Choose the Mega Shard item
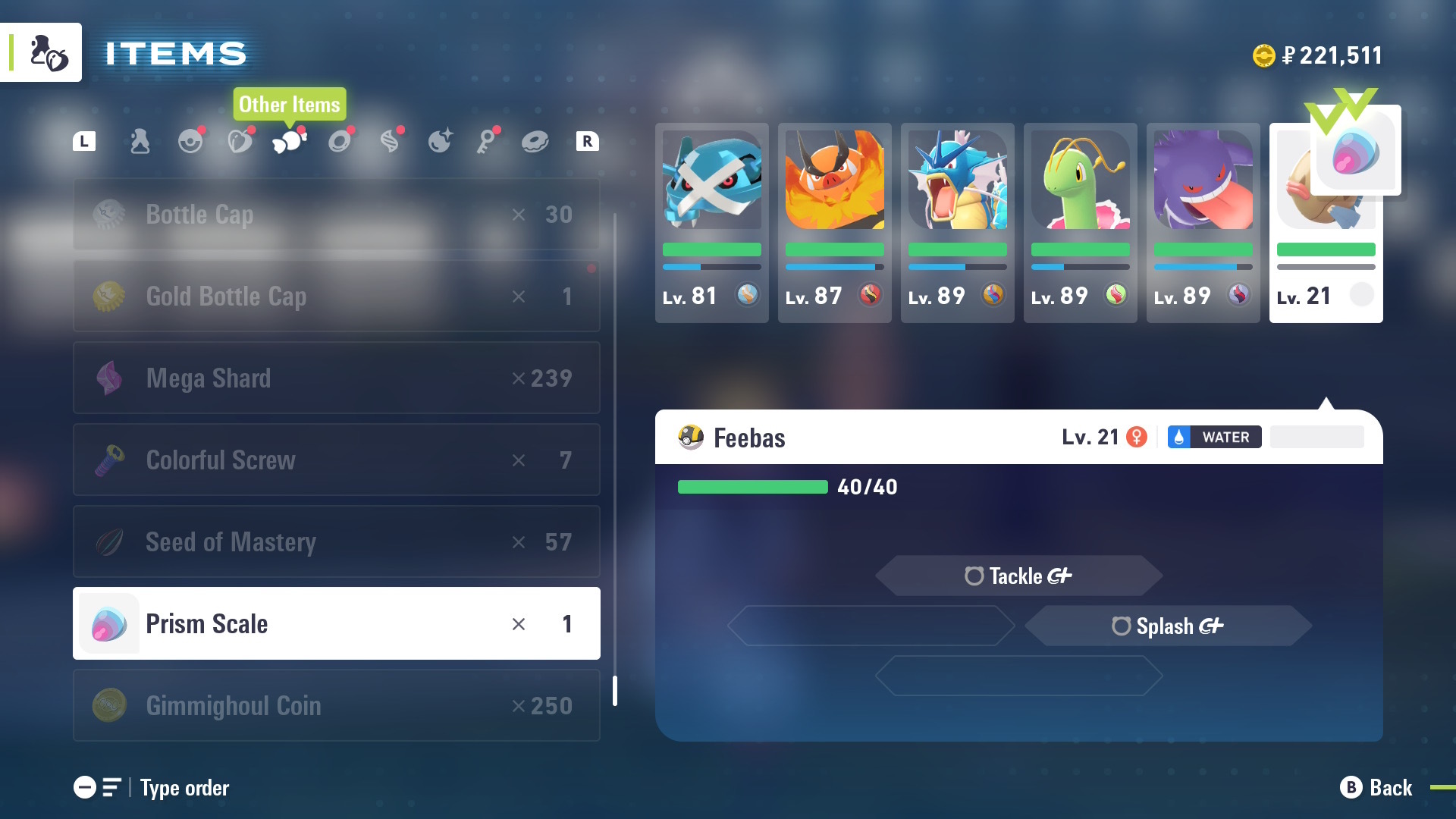This screenshot has height=819, width=1456. (336, 378)
